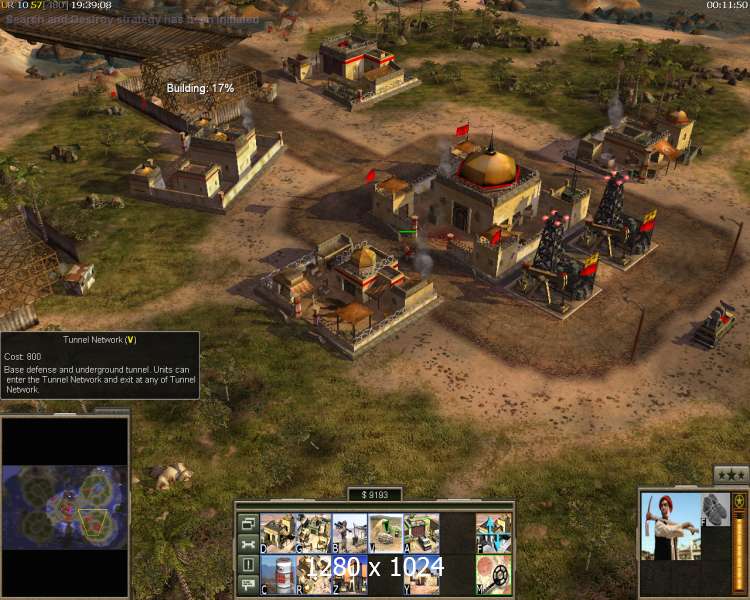Select the red-white barrel build icon
This screenshot has height=600, width=750.
pos(277,574)
